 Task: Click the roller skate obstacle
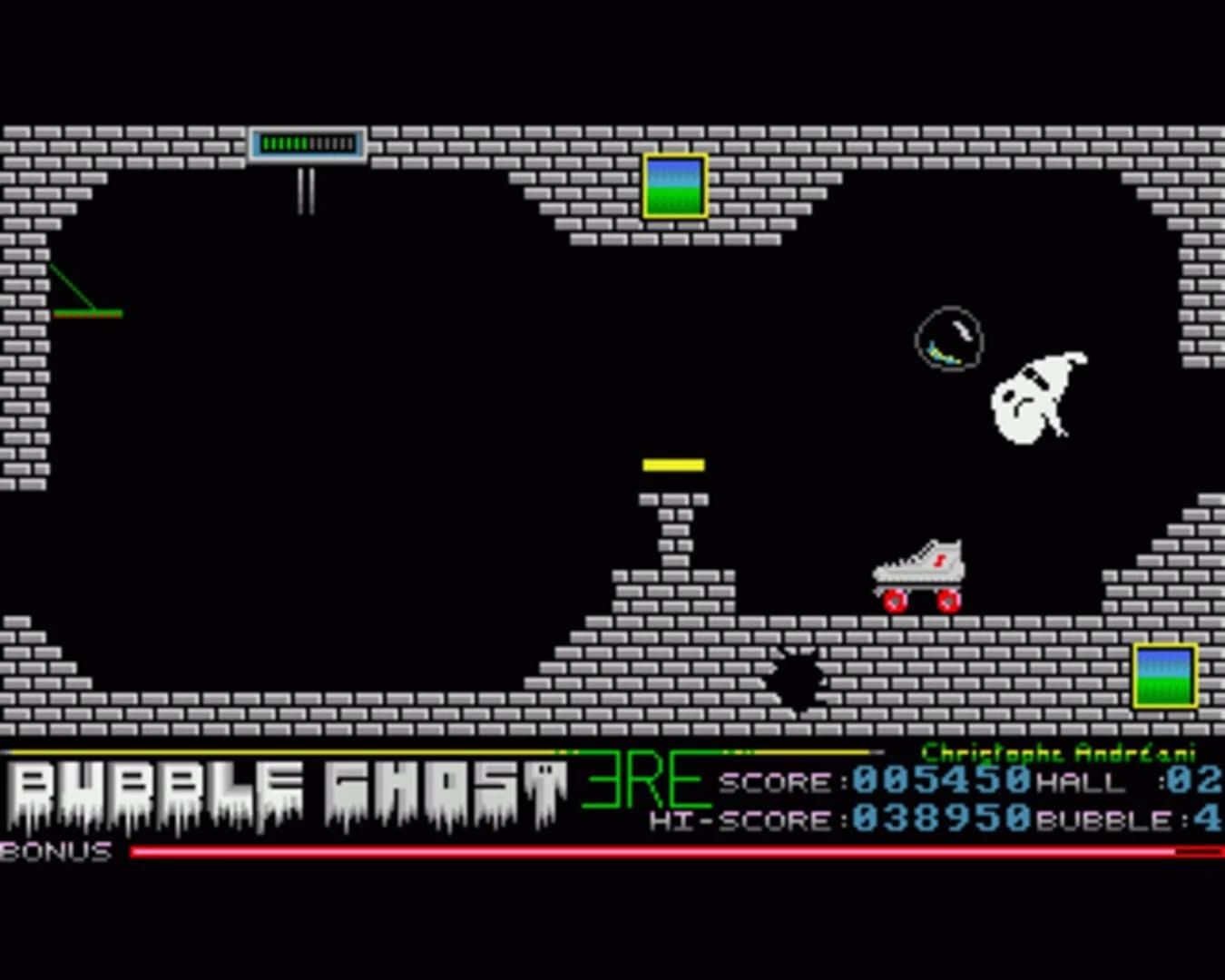click(x=918, y=570)
